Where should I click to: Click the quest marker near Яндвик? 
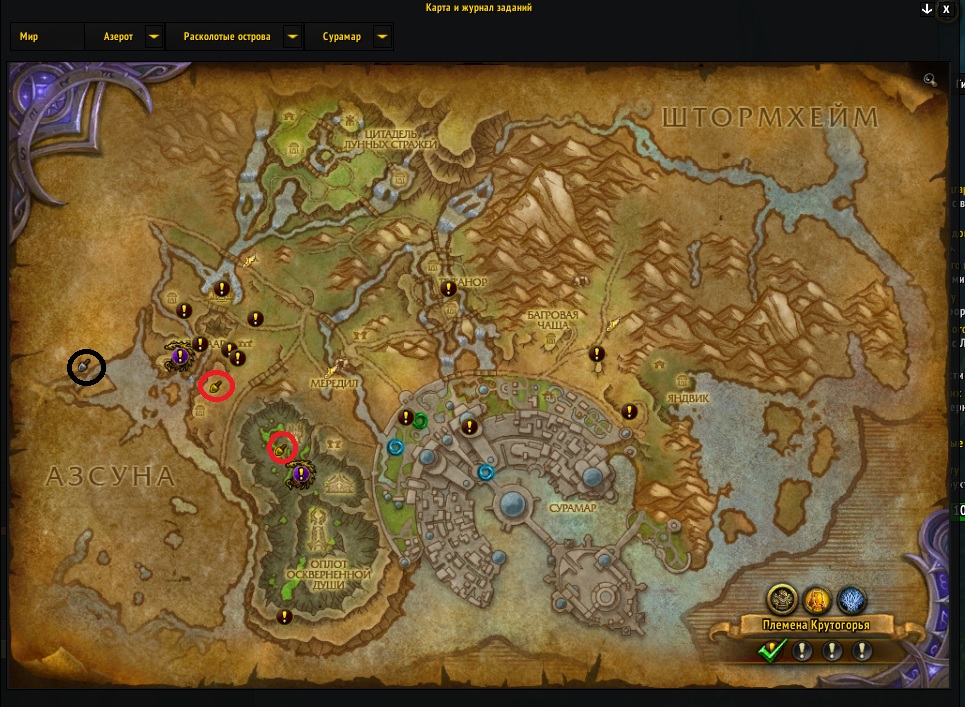click(630, 411)
